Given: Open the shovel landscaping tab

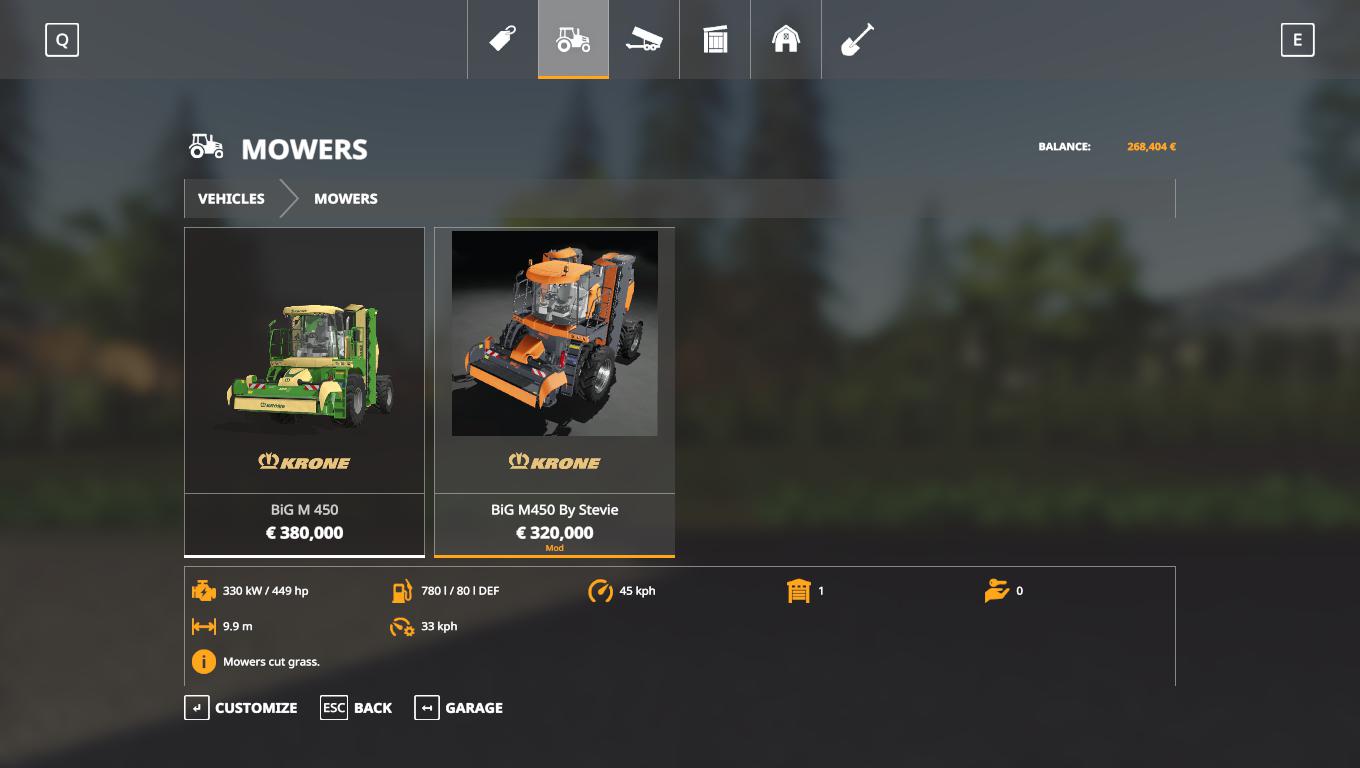Looking at the screenshot, I should click(x=857, y=40).
